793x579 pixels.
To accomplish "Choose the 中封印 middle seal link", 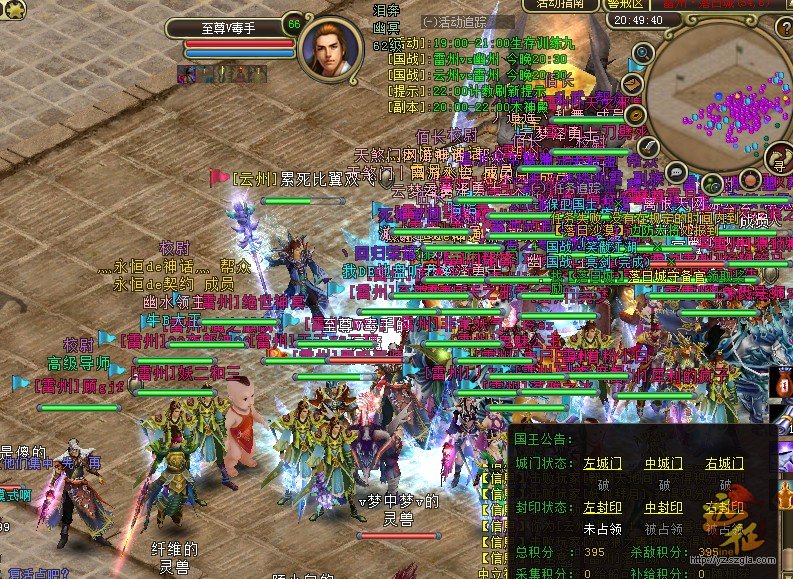I will pyautogui.click(x=663, y=508).
